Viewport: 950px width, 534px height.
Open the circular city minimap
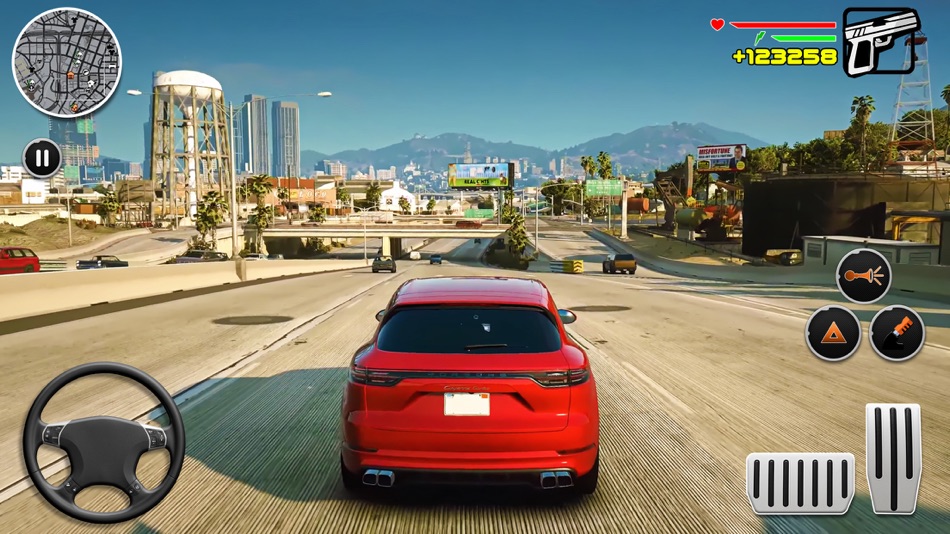(66, 62)
